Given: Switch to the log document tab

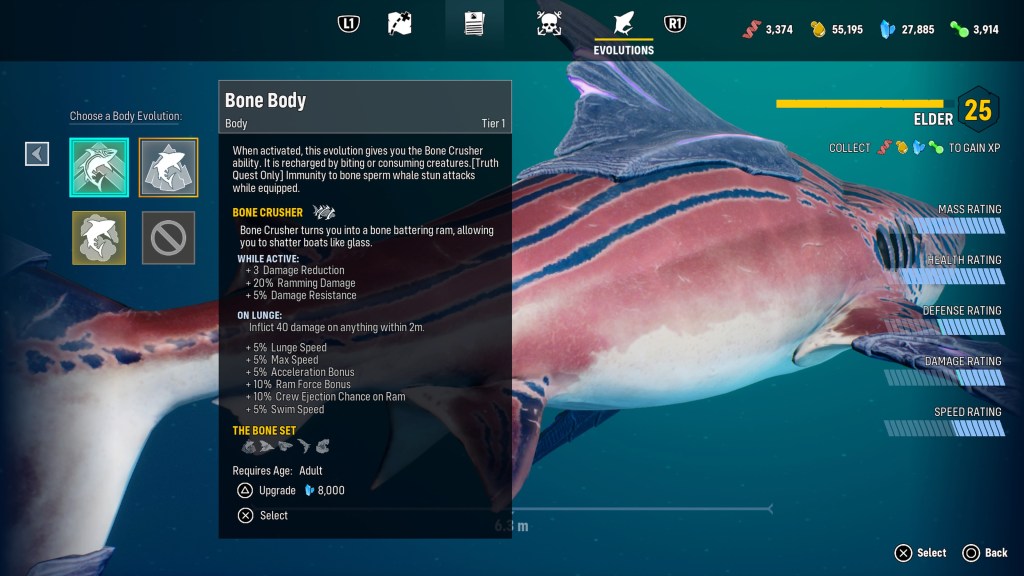Looking at the screenshot, I should (474, 23).
